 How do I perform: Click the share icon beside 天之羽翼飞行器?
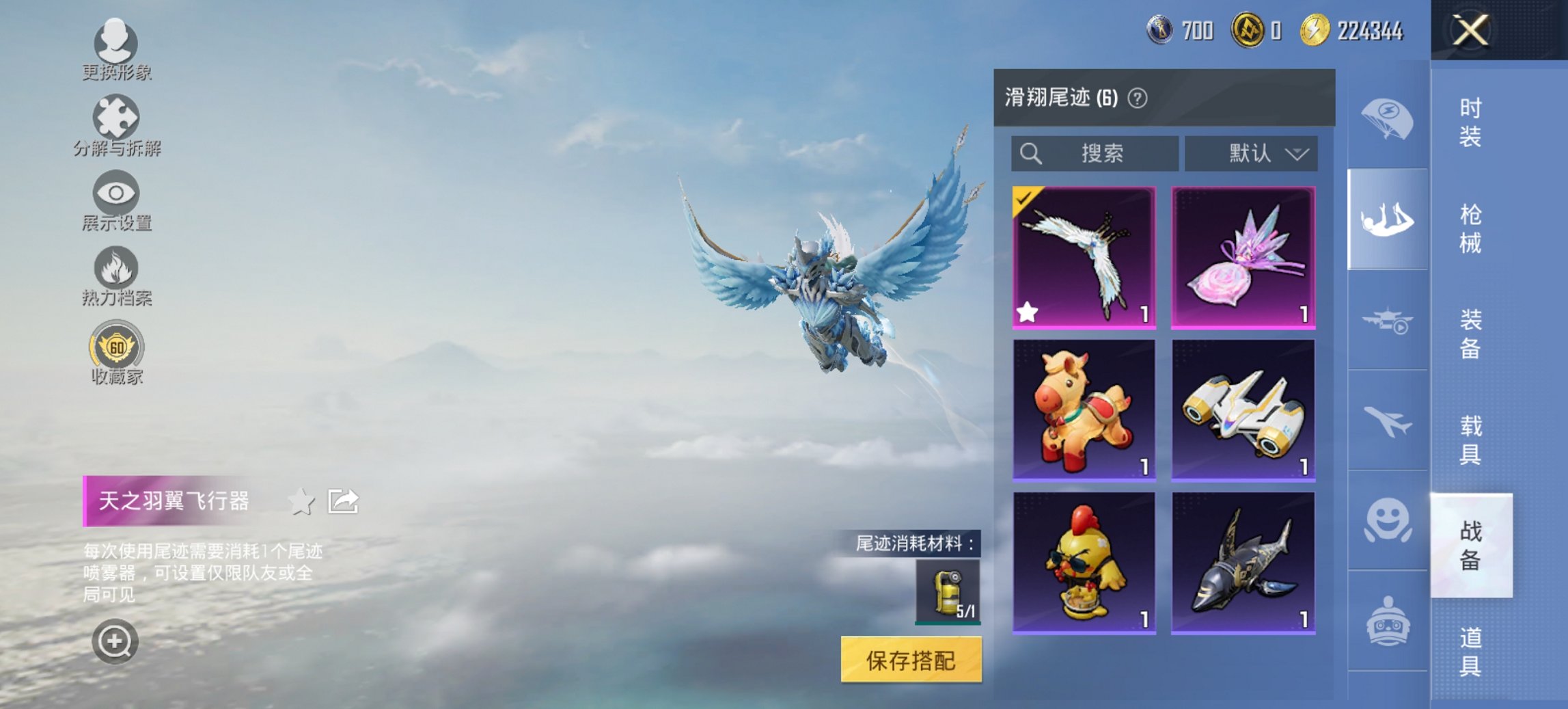pyautogui.click(x=343, y=500)
